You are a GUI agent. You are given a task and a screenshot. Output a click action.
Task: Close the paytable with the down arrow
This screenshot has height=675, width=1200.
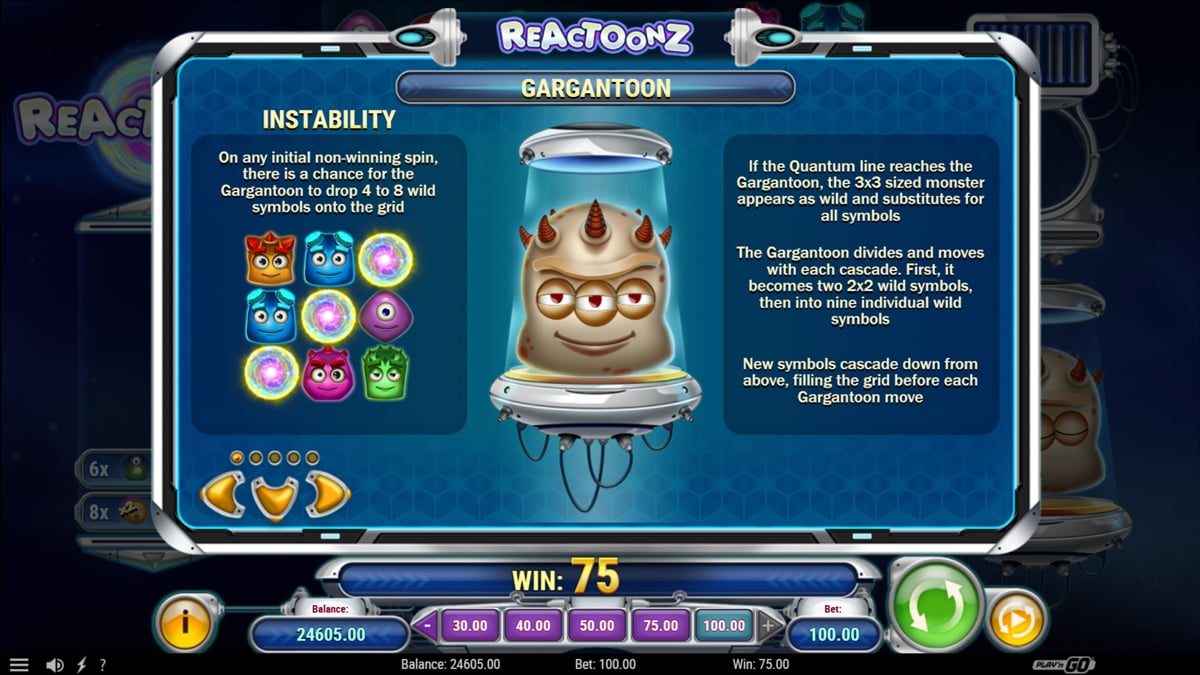point(274,497)
